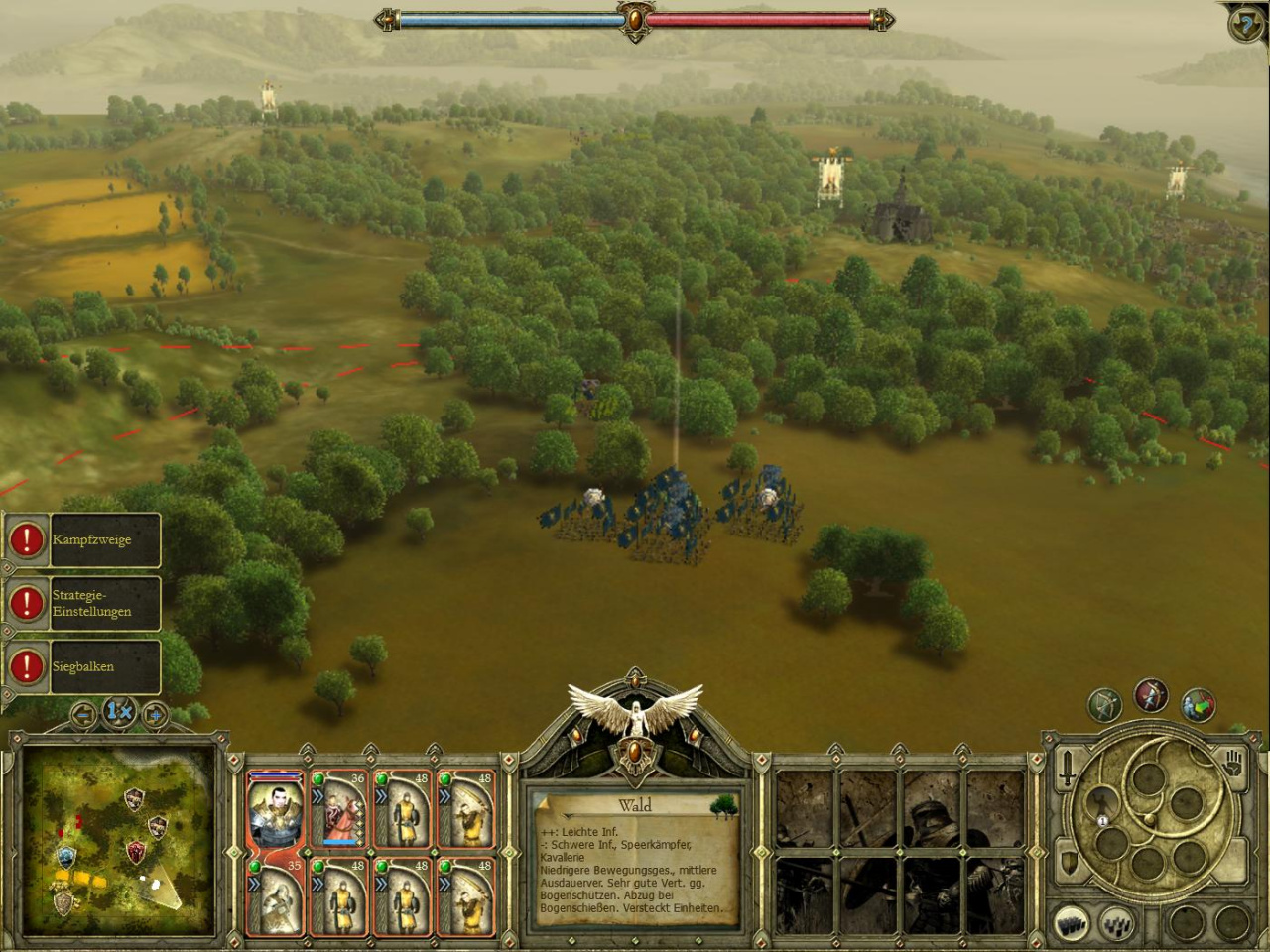Activate the shield defensive stance button
Viewport: 1270px width, 952px height.
1068,864
